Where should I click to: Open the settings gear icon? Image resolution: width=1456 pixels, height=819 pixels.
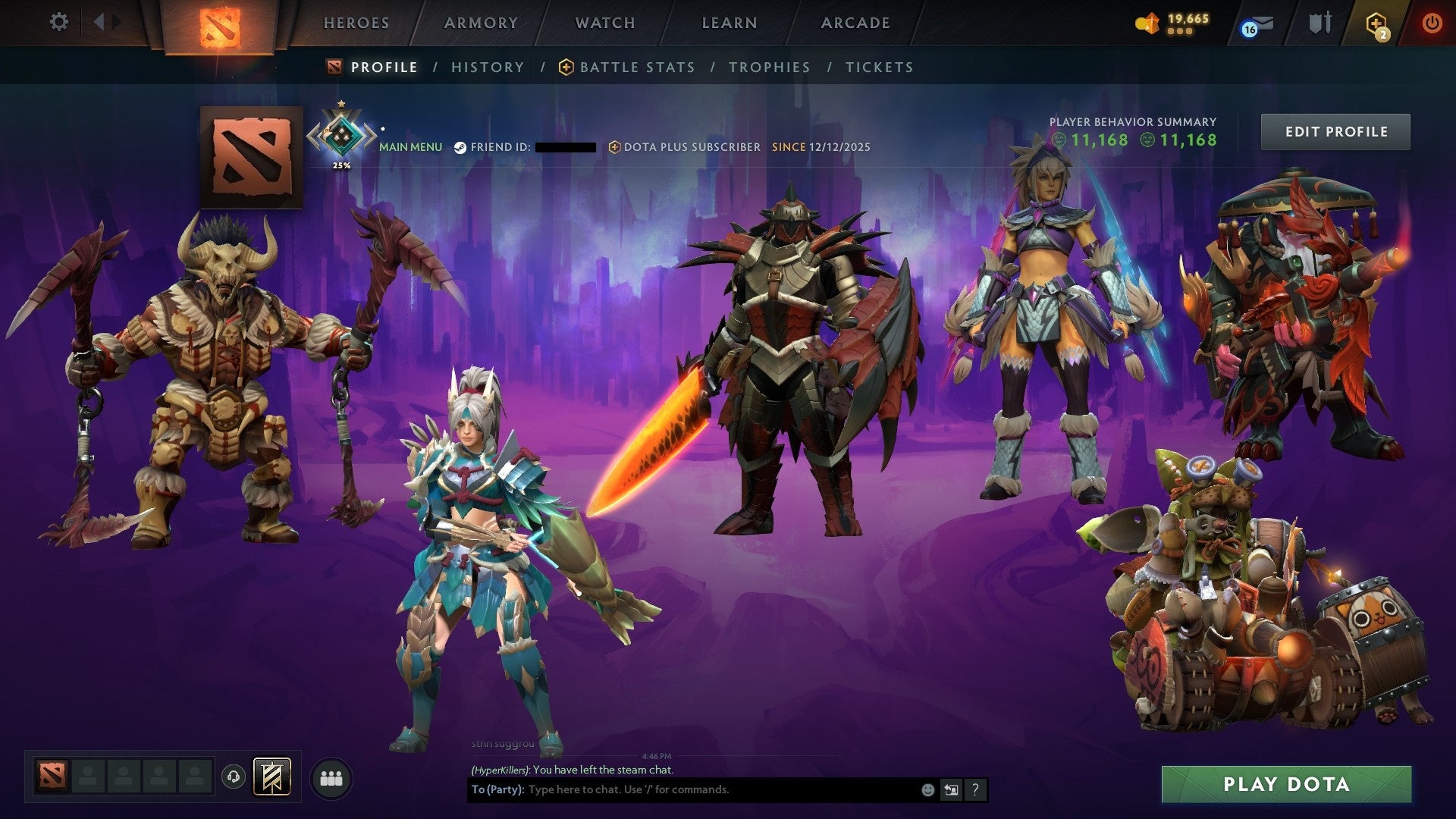tap(59, 22)
